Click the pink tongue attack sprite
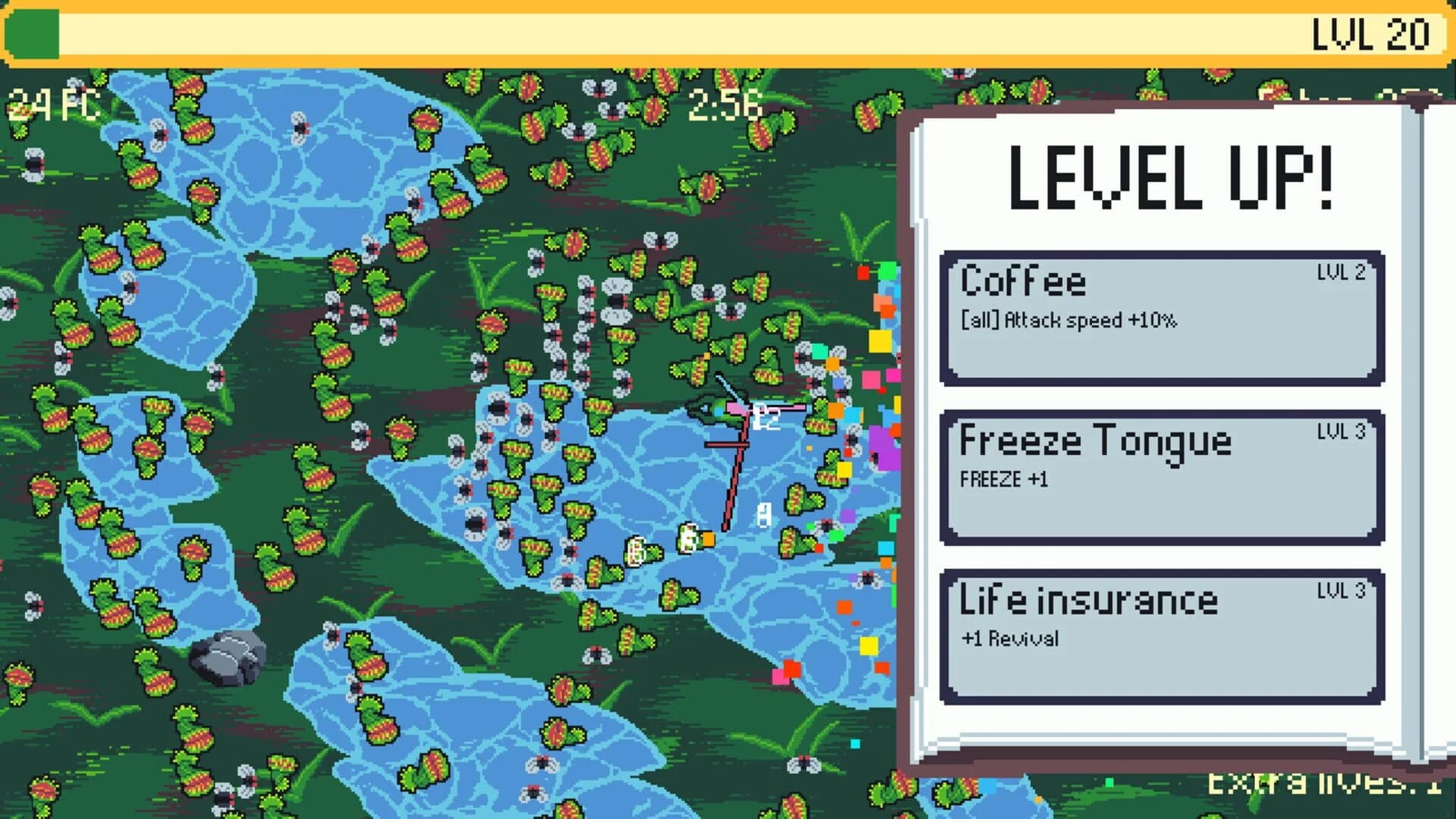Screen dimensions: 1456x819 point(781,409)
